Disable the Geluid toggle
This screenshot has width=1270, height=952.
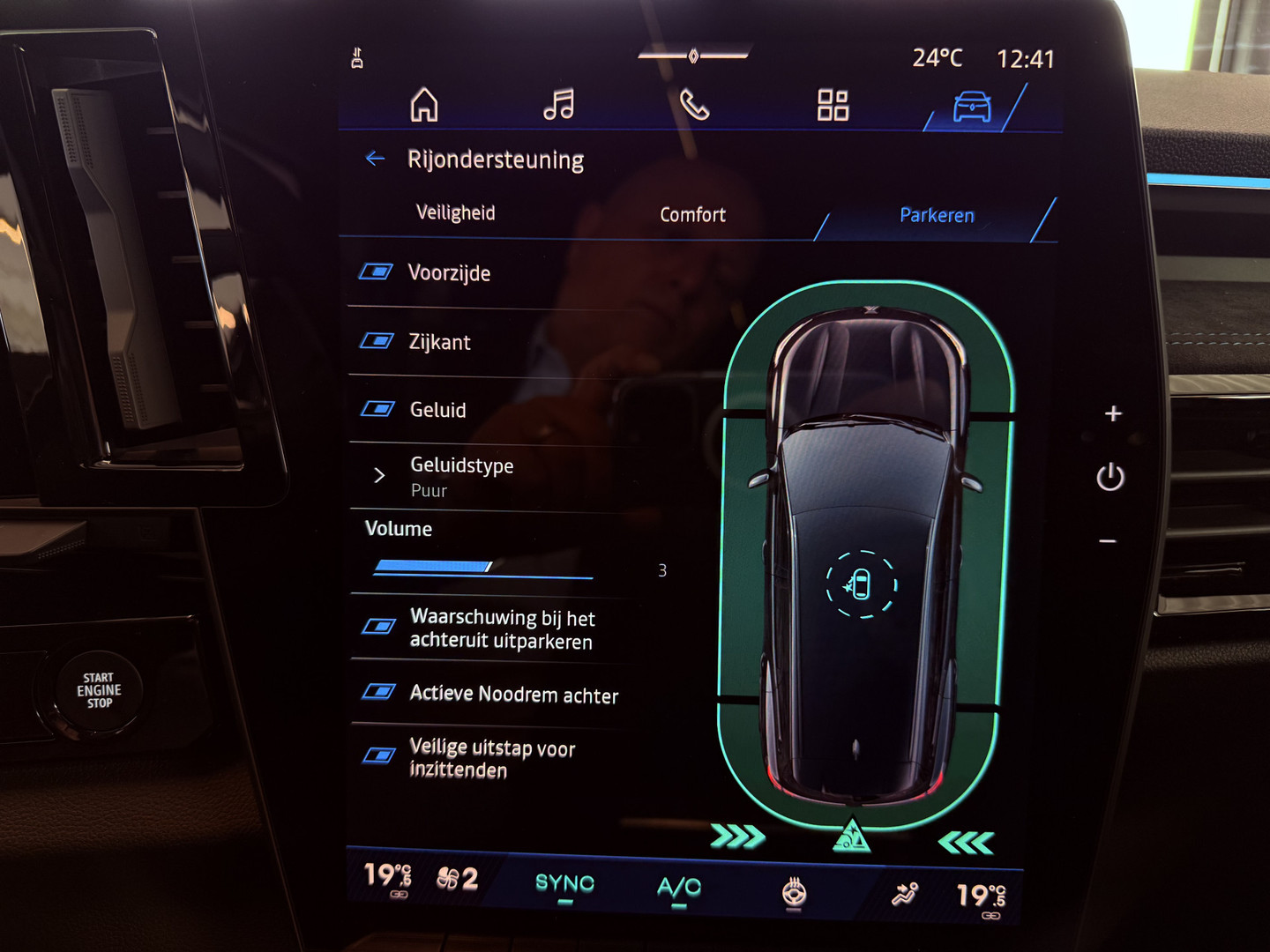378,408
